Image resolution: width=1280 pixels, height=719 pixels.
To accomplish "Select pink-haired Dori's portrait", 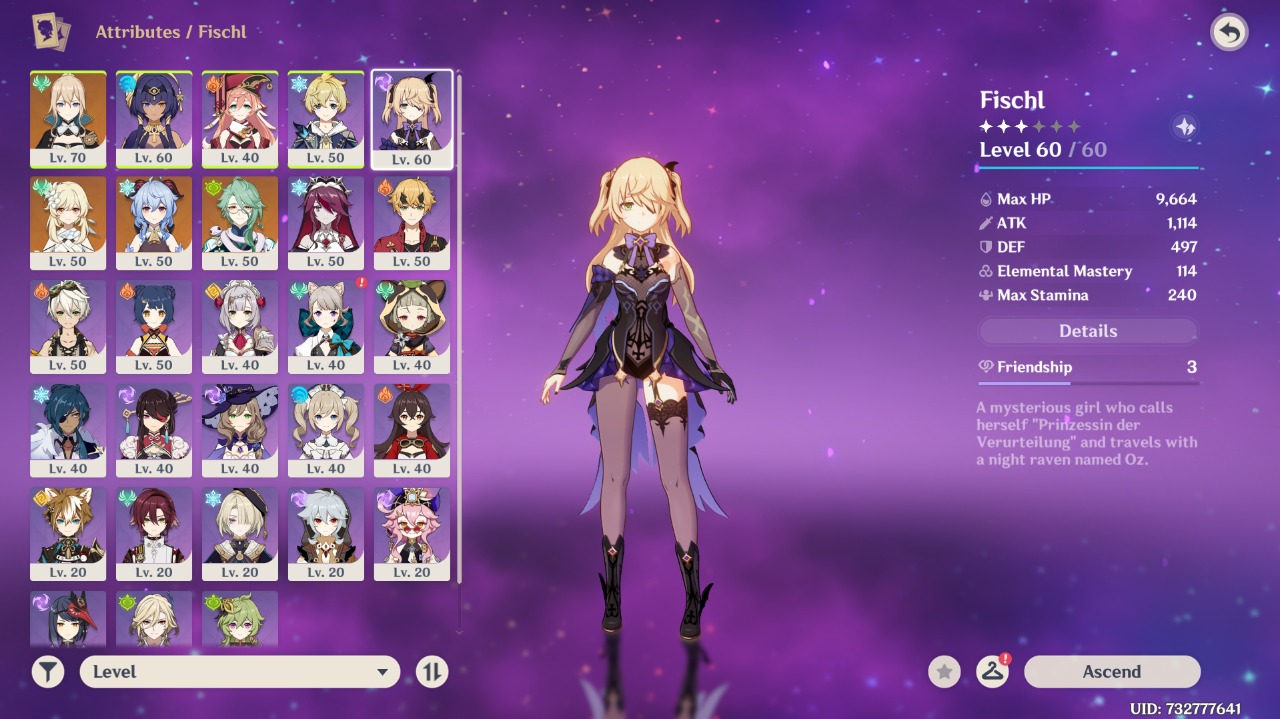I will pos(412,535).
